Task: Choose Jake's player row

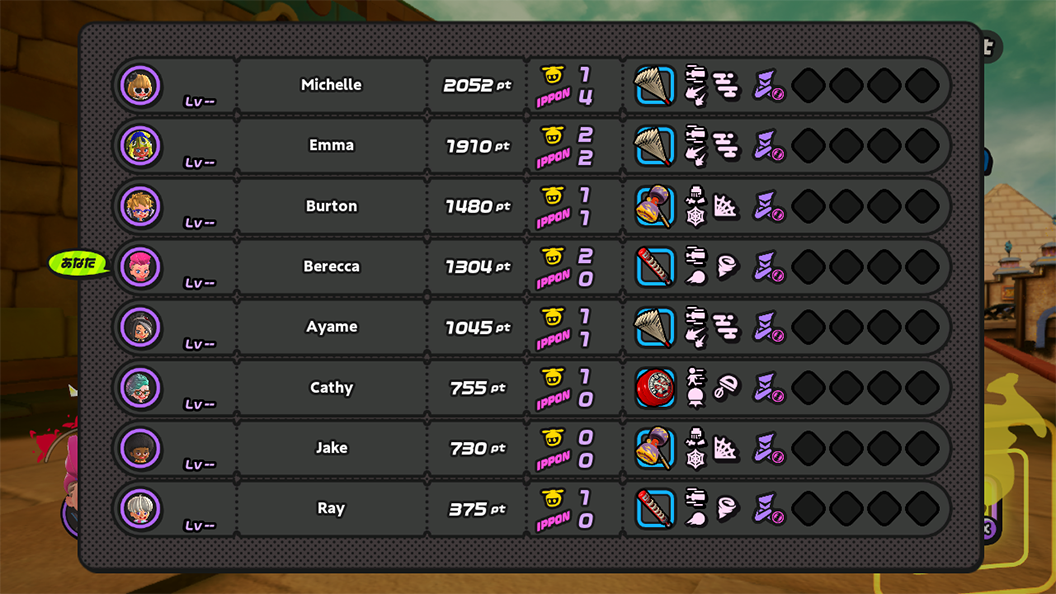Action: pos(331,448)
